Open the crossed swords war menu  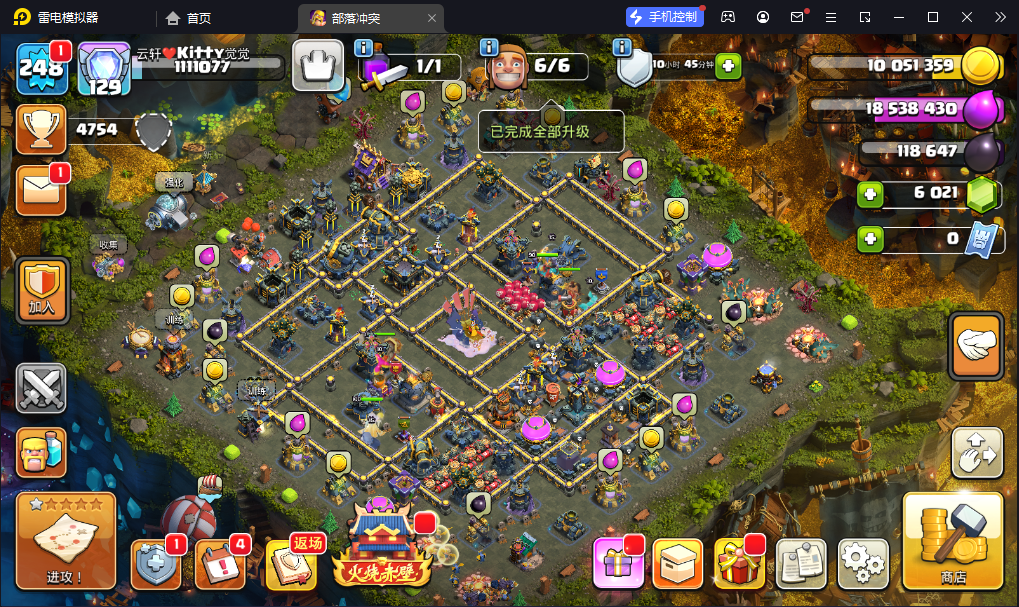click(x=41, y=389)
